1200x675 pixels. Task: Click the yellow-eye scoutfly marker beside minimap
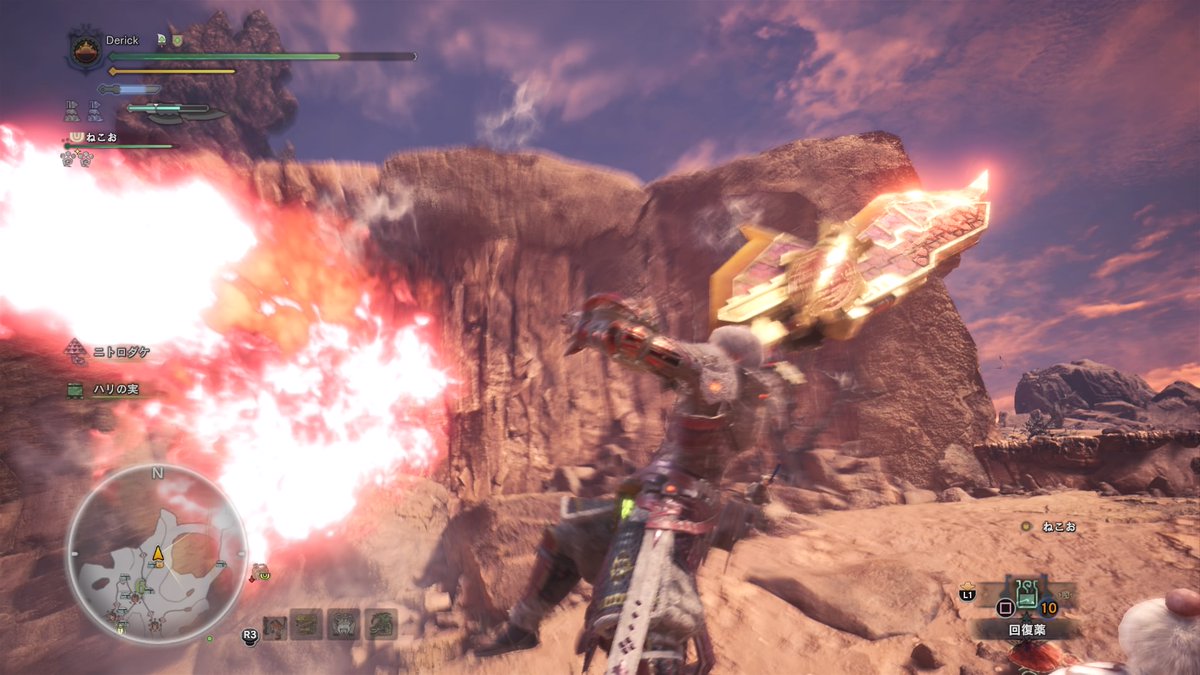pyautogui.click(x=263, y=573)
